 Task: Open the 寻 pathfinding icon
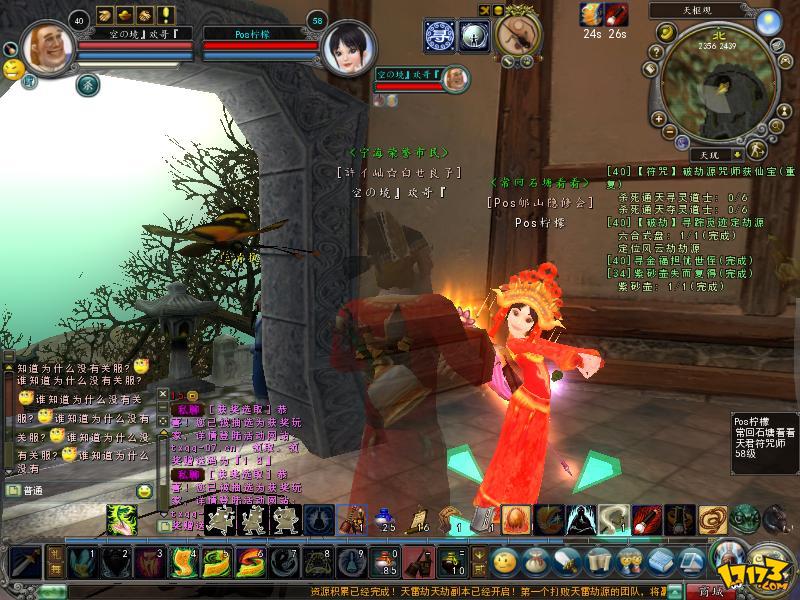(439, 33)
